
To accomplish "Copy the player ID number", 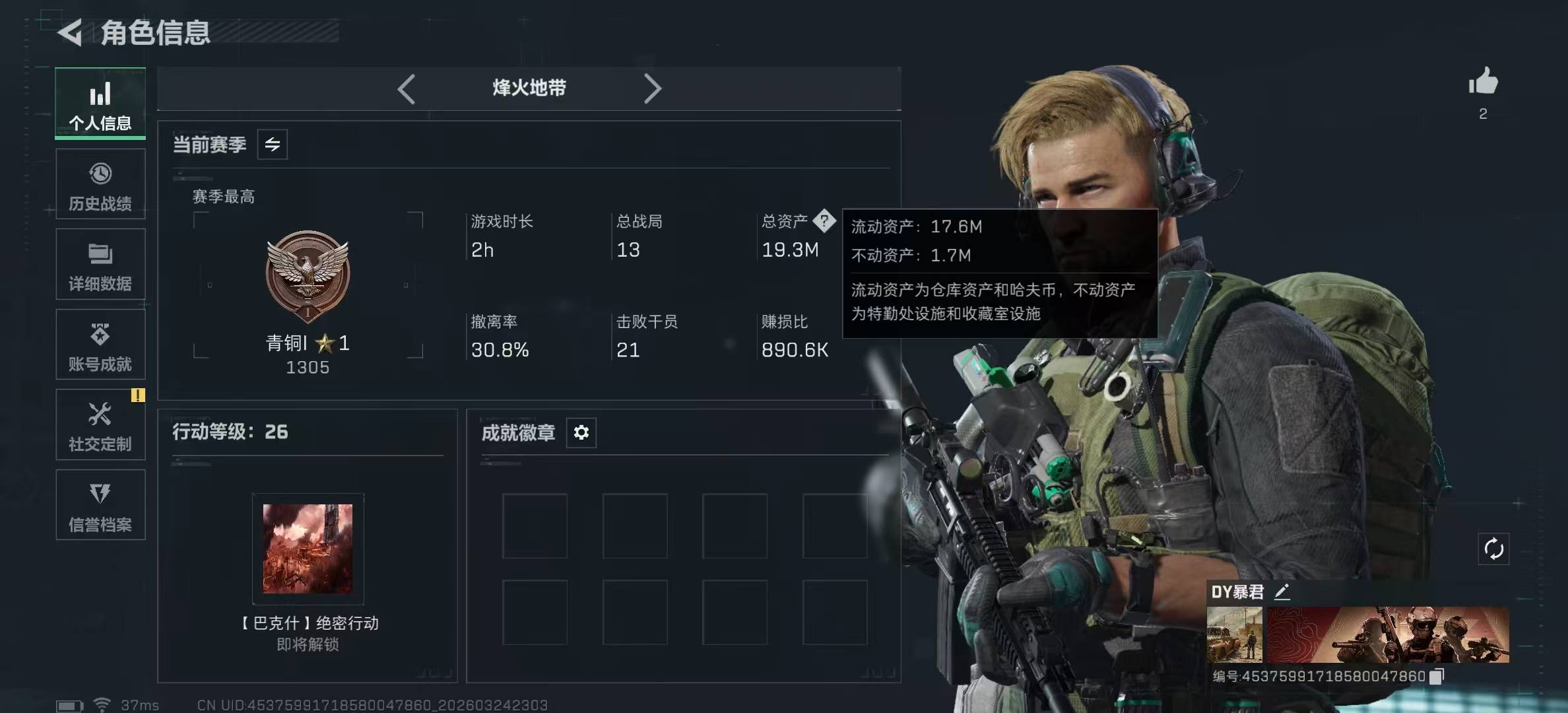I will pos(1437,676).
